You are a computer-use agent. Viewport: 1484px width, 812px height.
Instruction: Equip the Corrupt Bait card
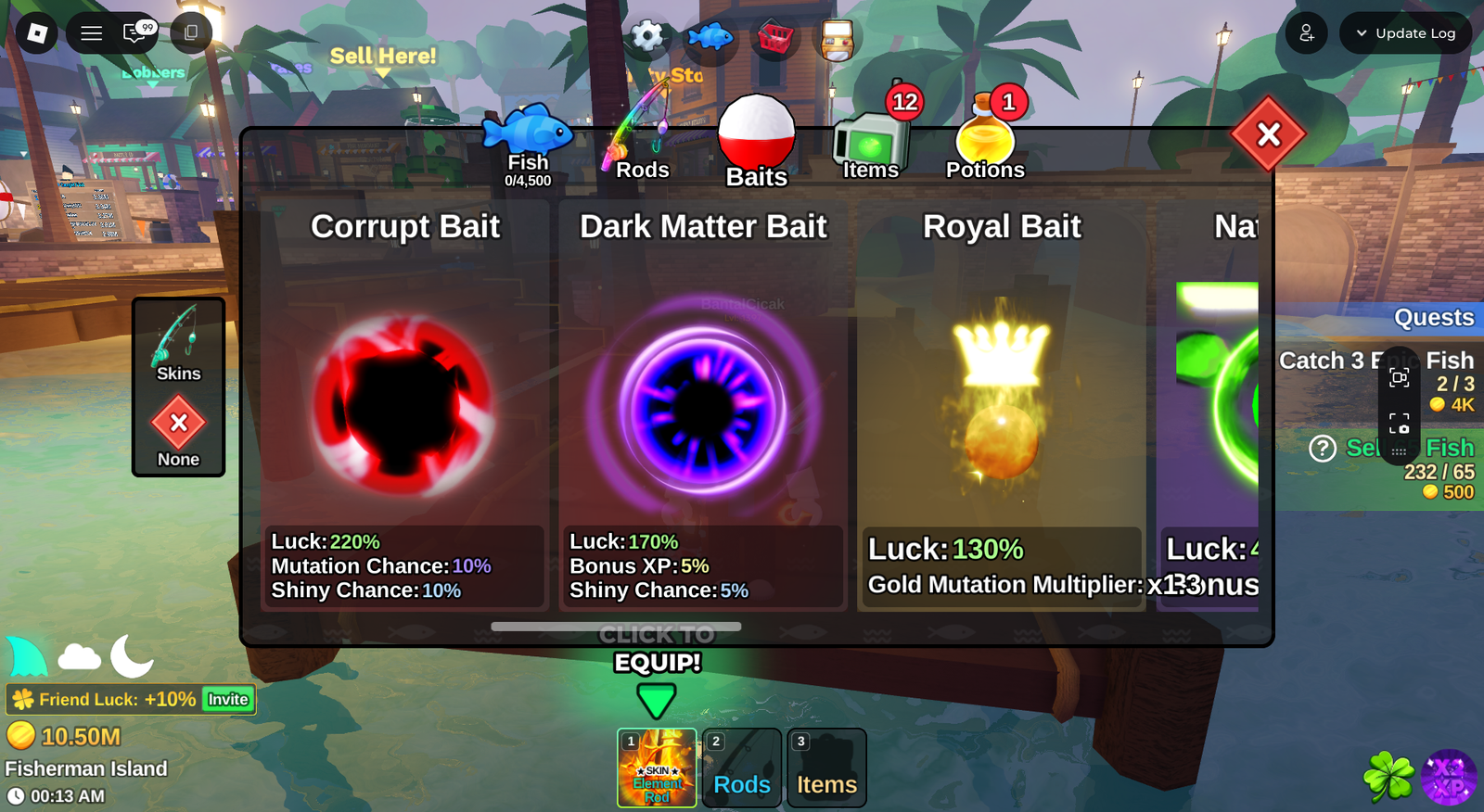tap(404, 408)
